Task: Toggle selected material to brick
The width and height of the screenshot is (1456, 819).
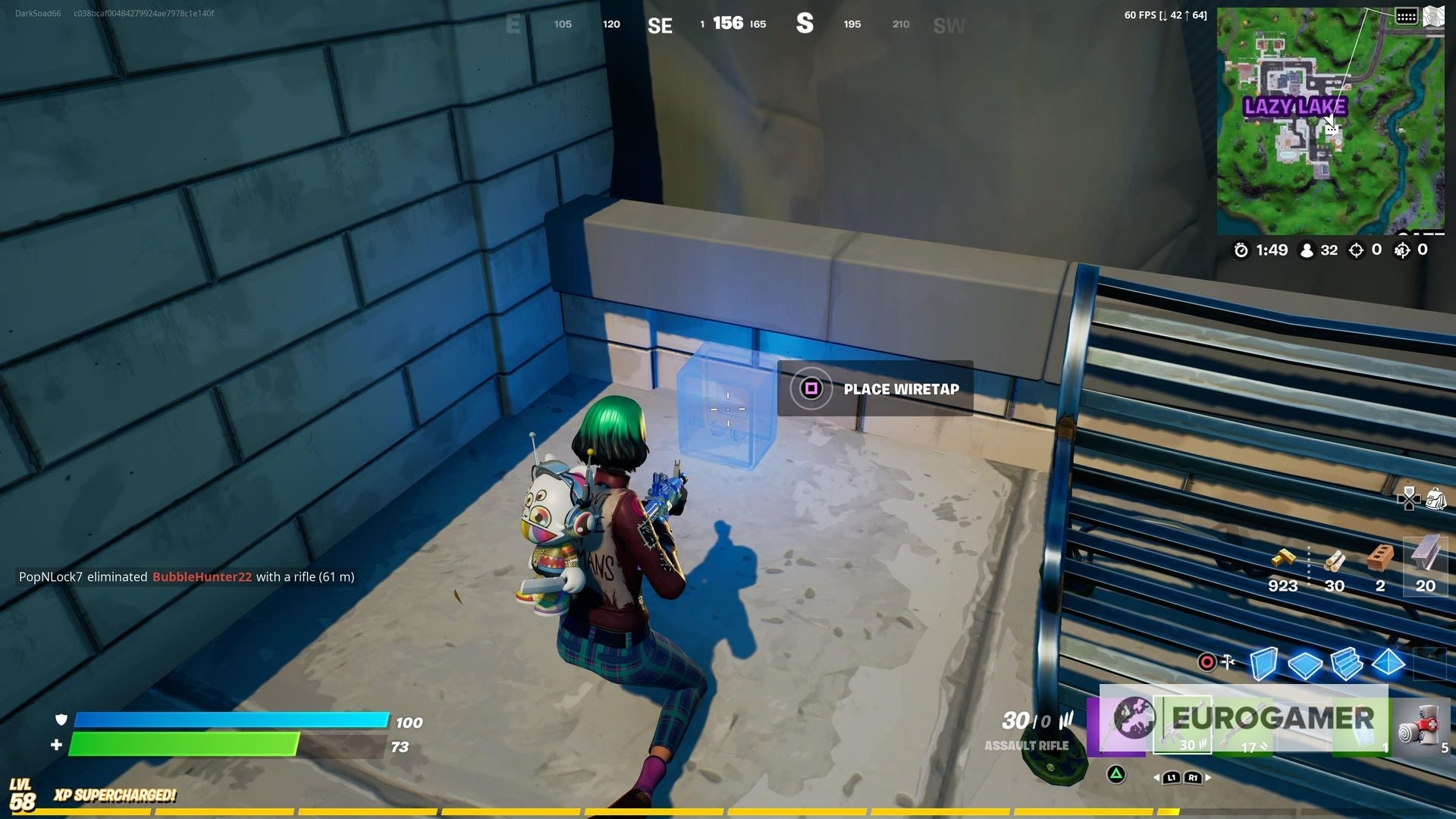Action: click(1380, 557)
